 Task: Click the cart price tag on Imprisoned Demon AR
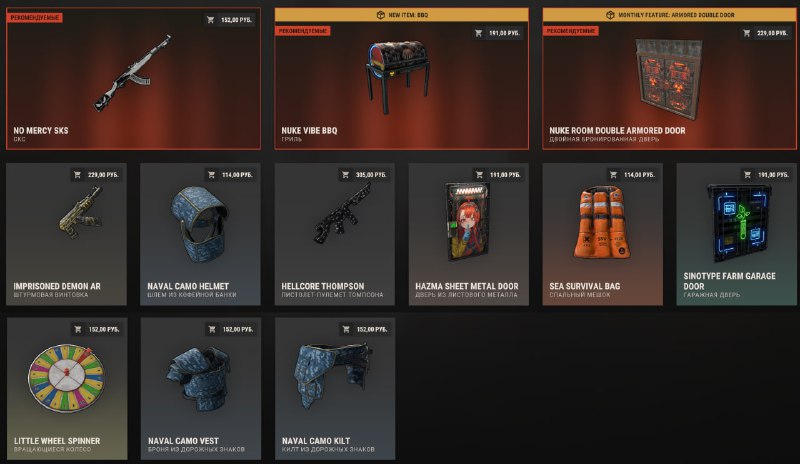coord(96,175)
